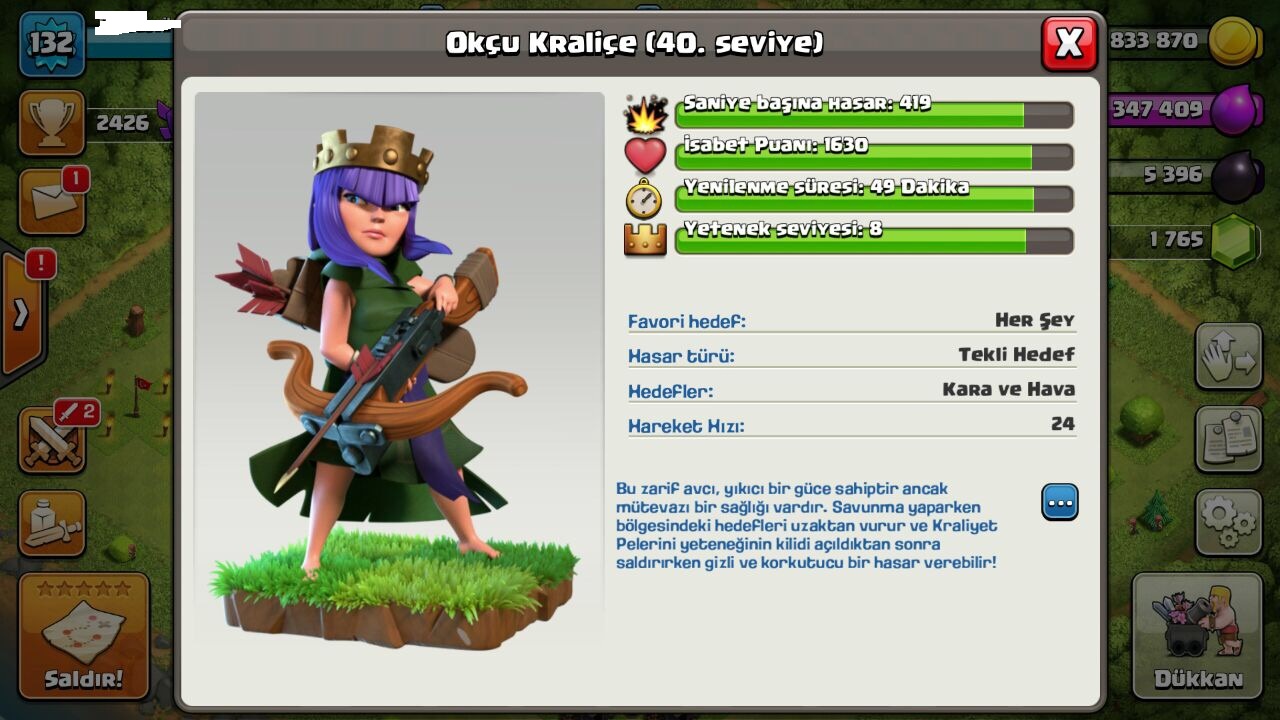Open the layout editor hand button
The width and height of the screenshot is (1280, 720).
[1228, 356]
